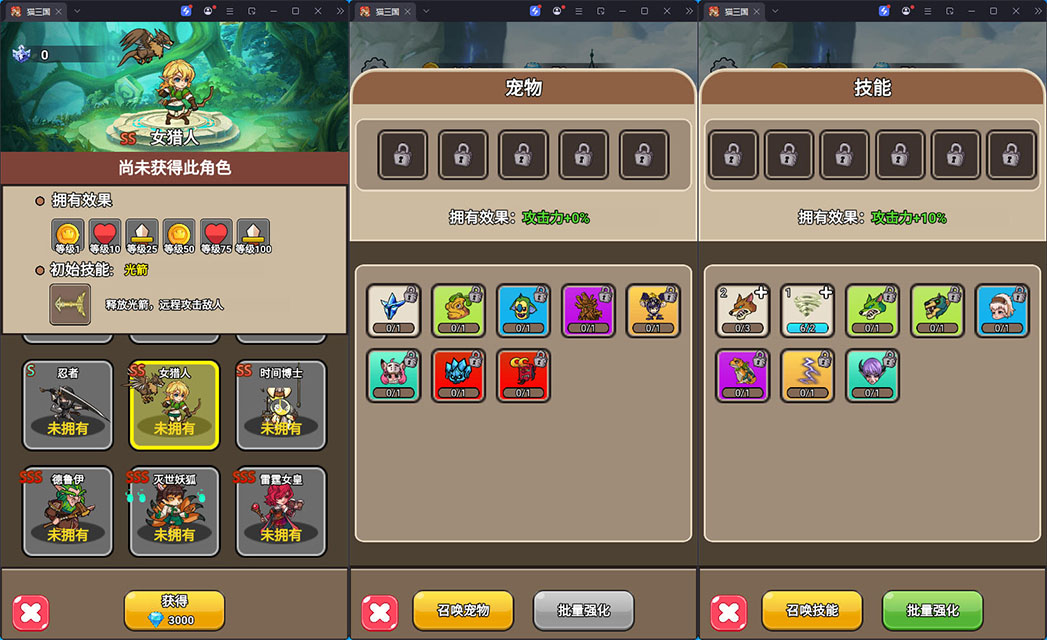
Task: Choose the pink-haired pet on teal tile
Action: point(393,375)
